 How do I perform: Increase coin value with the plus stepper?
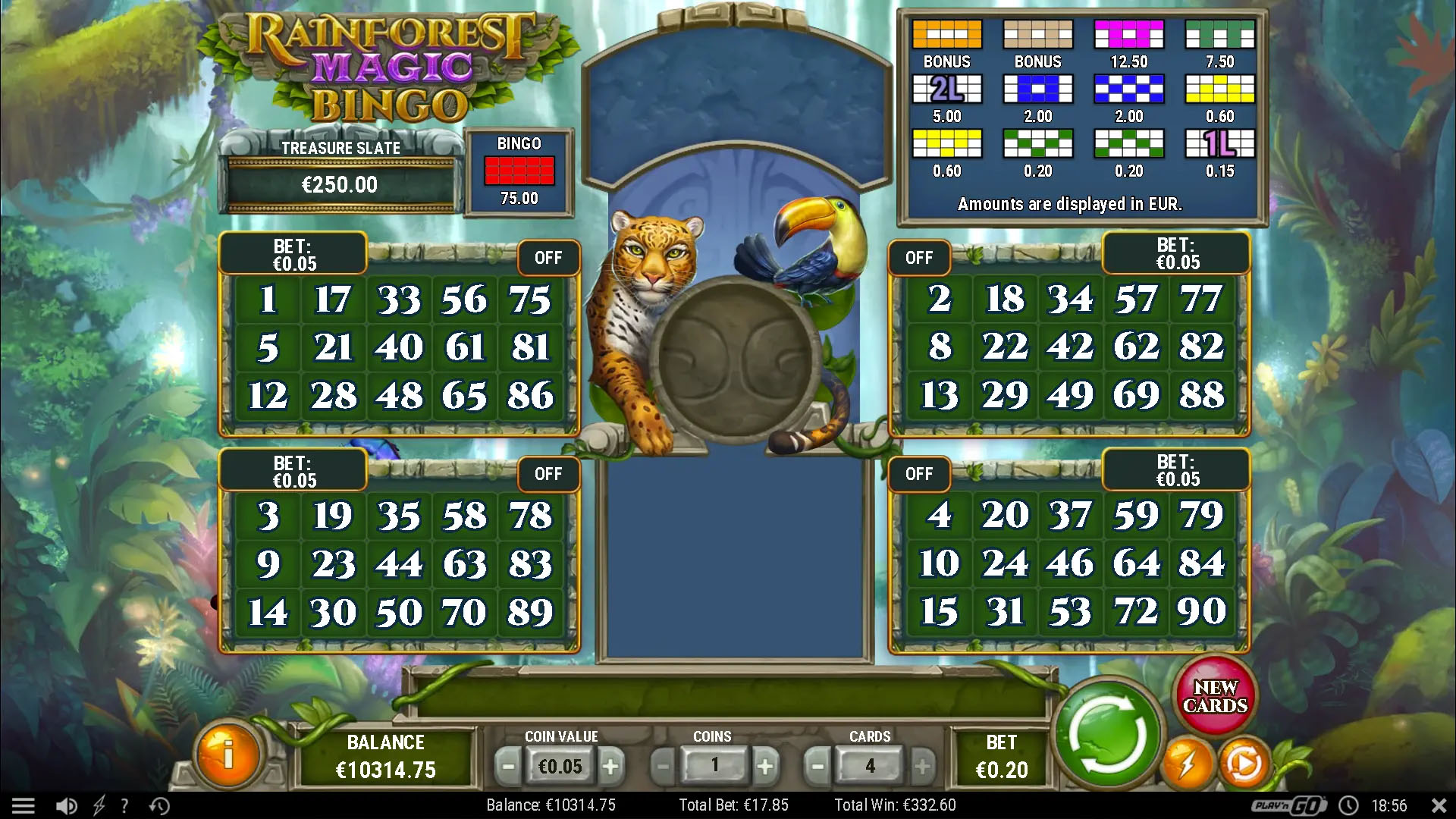click(x=612, y=766)
